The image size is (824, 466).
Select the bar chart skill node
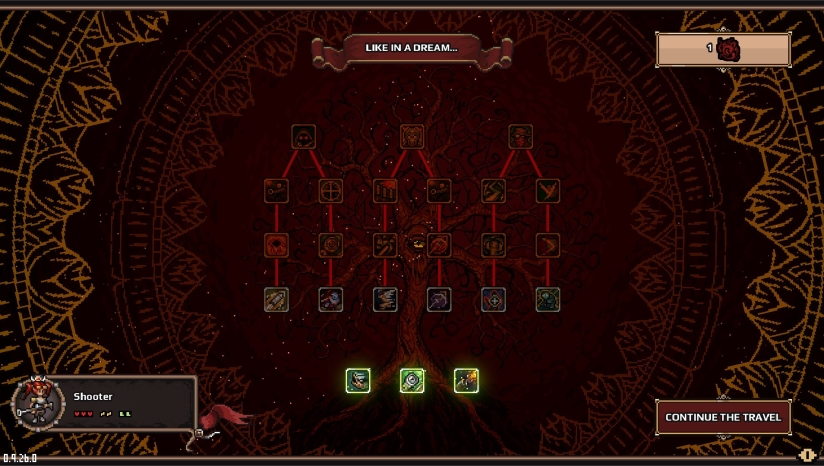click(385, 190)
